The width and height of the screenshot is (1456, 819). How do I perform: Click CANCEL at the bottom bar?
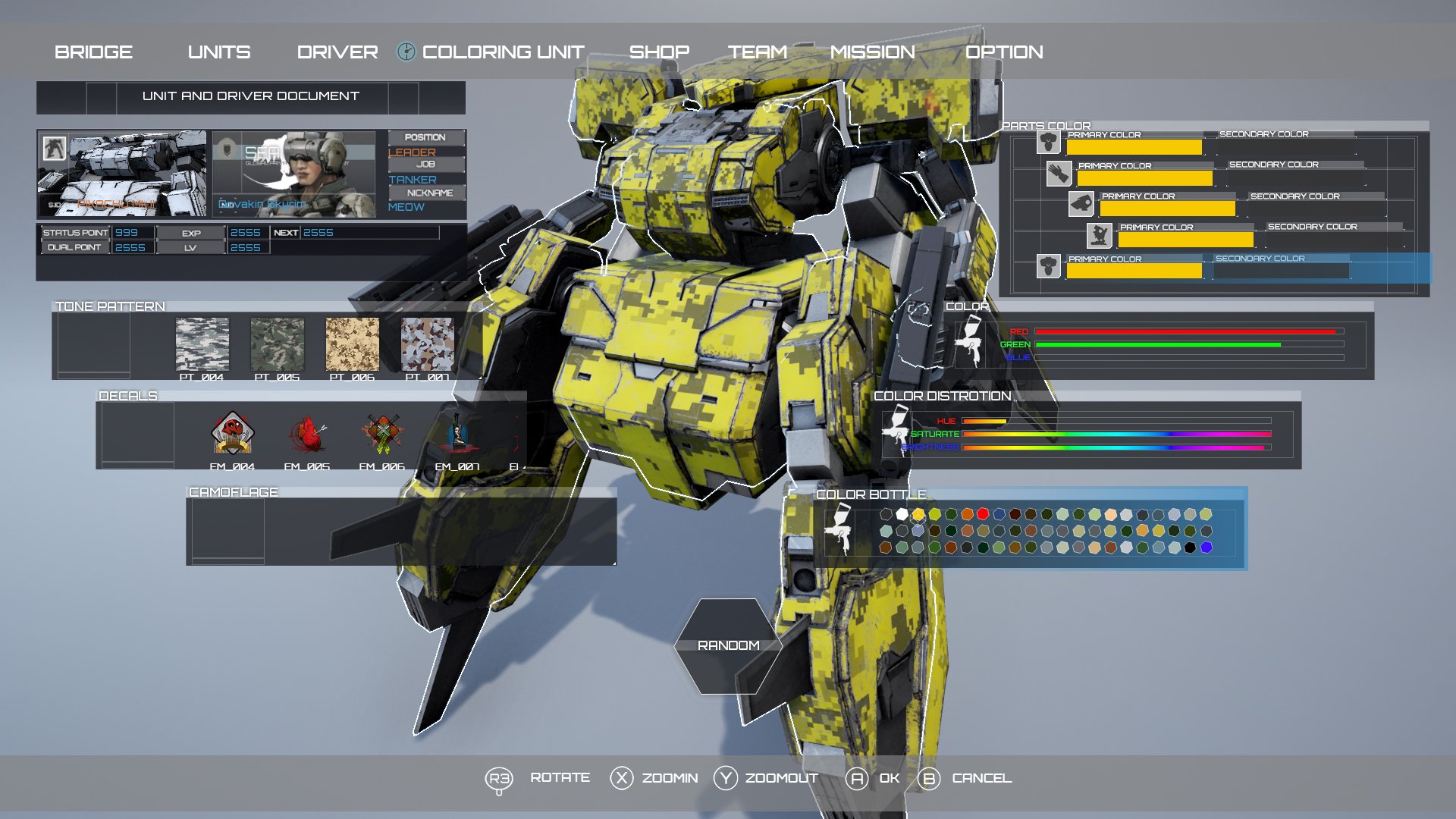(981, 777)
